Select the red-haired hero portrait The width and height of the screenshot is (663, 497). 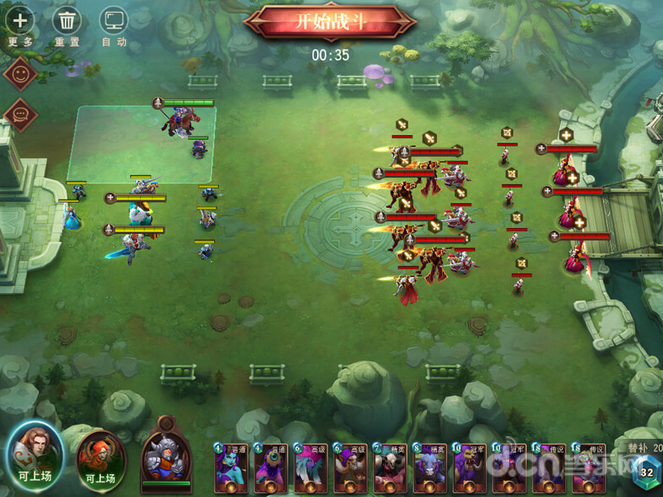pos(100,455)
